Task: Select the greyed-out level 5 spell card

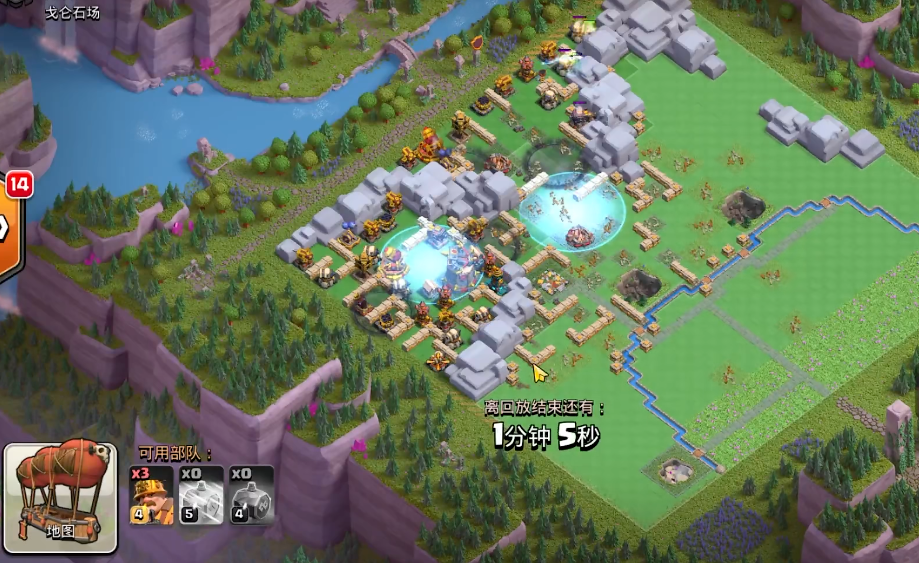Action: pos(201,495)
